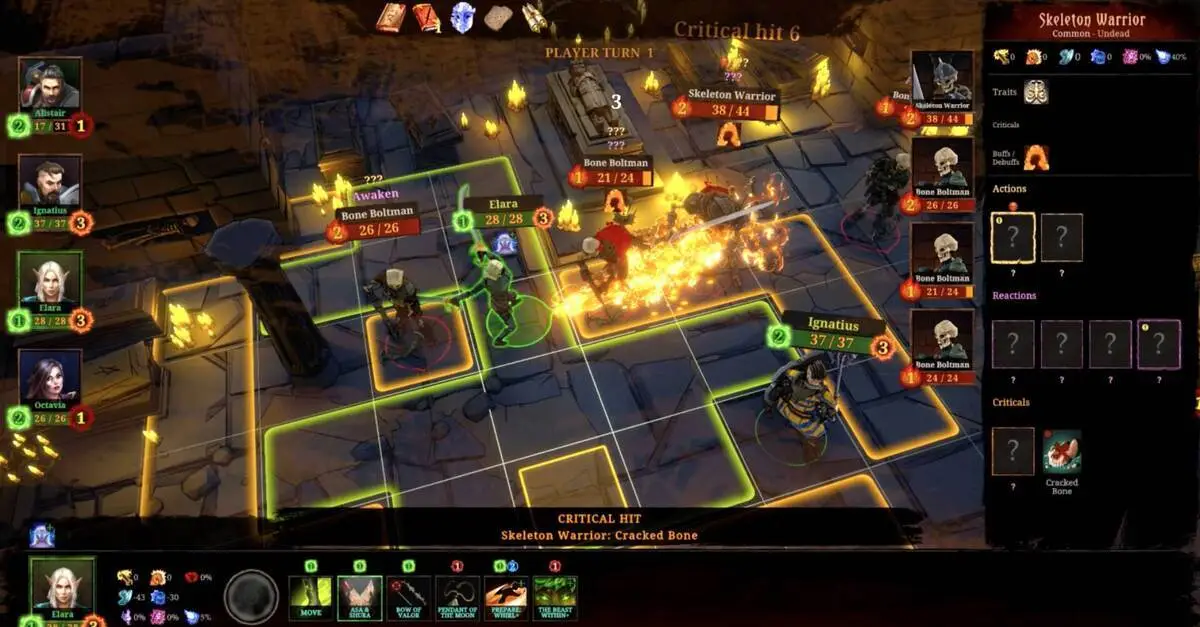The image size is (1200, 627).
Task: Select the Move action
Action: [x=311, y=598]
